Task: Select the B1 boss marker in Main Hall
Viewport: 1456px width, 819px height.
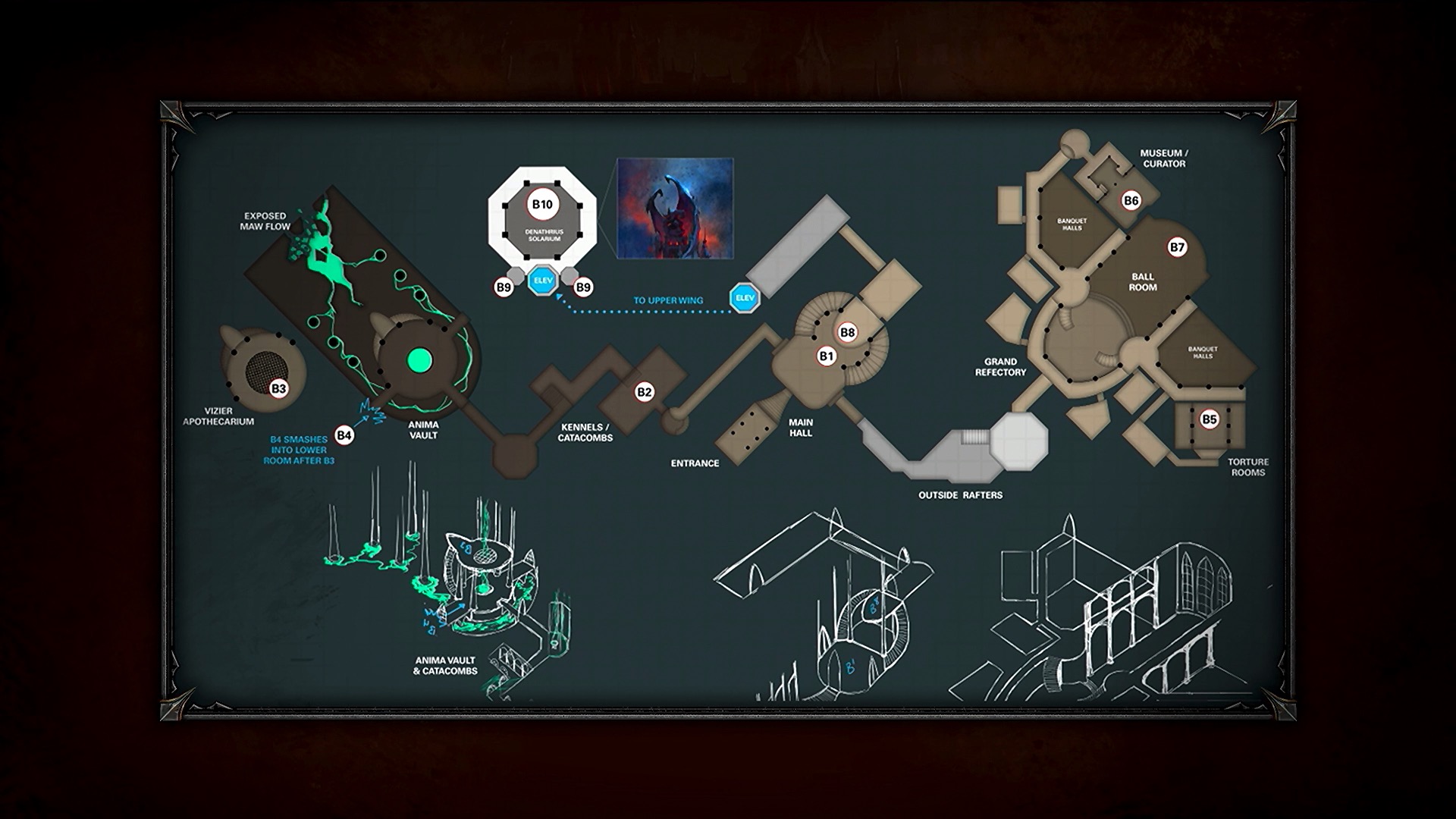Action: tap(827, 356)
